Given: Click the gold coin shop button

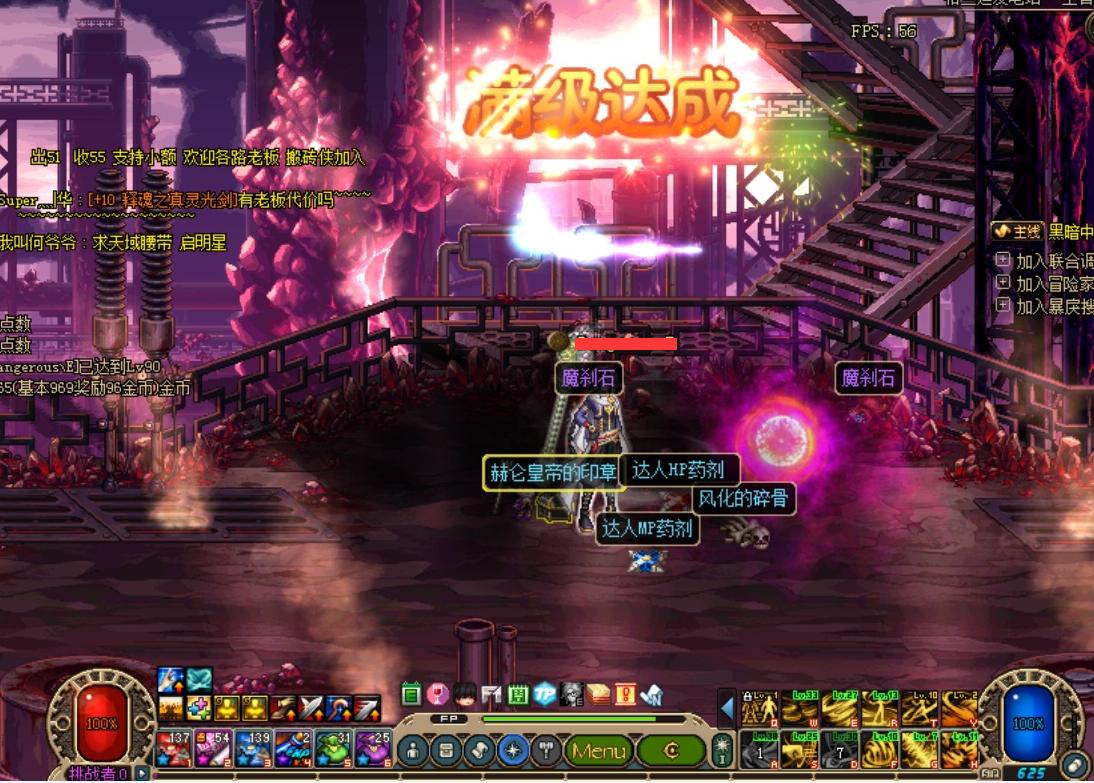Looking at the screenshot, I should [671, 750].
